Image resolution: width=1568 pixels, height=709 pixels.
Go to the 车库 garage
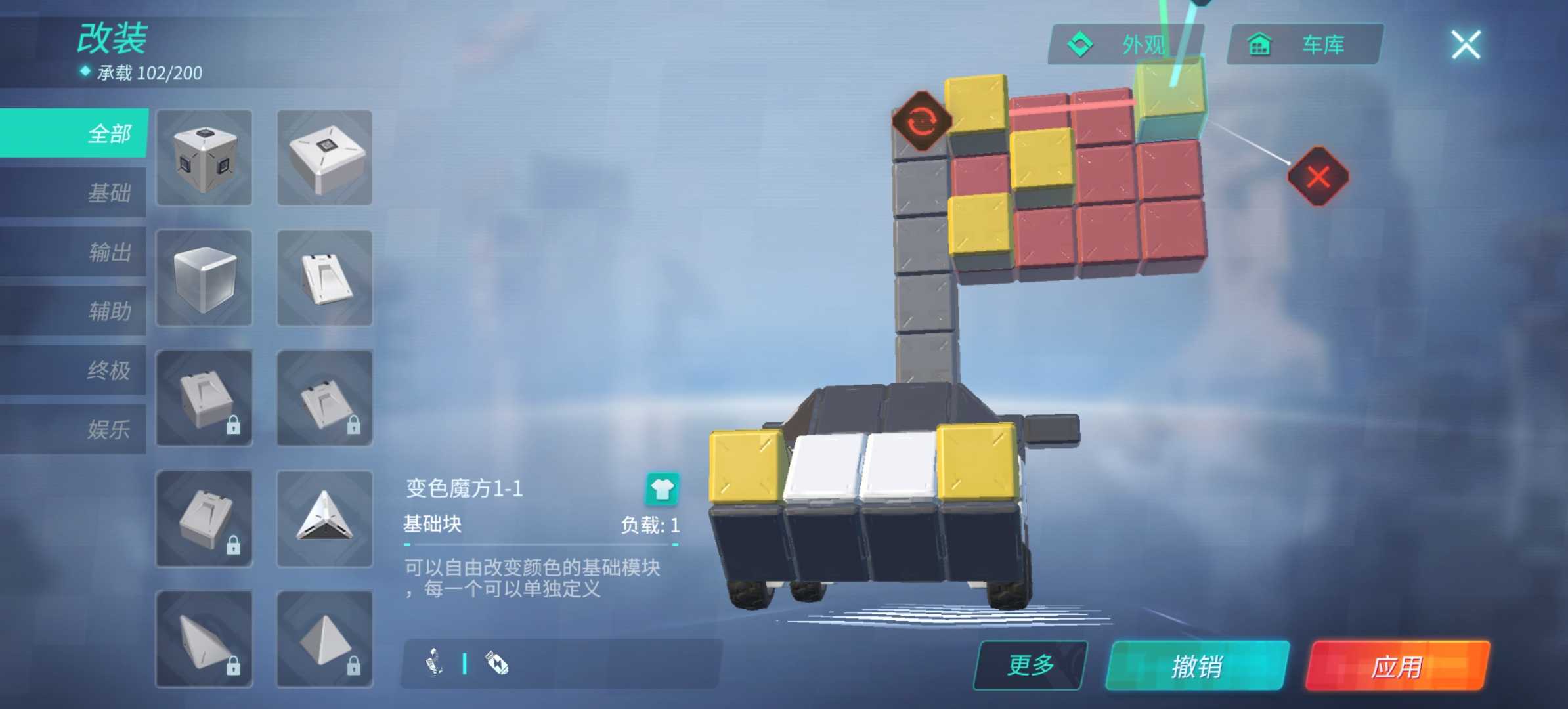[1305, 45]
